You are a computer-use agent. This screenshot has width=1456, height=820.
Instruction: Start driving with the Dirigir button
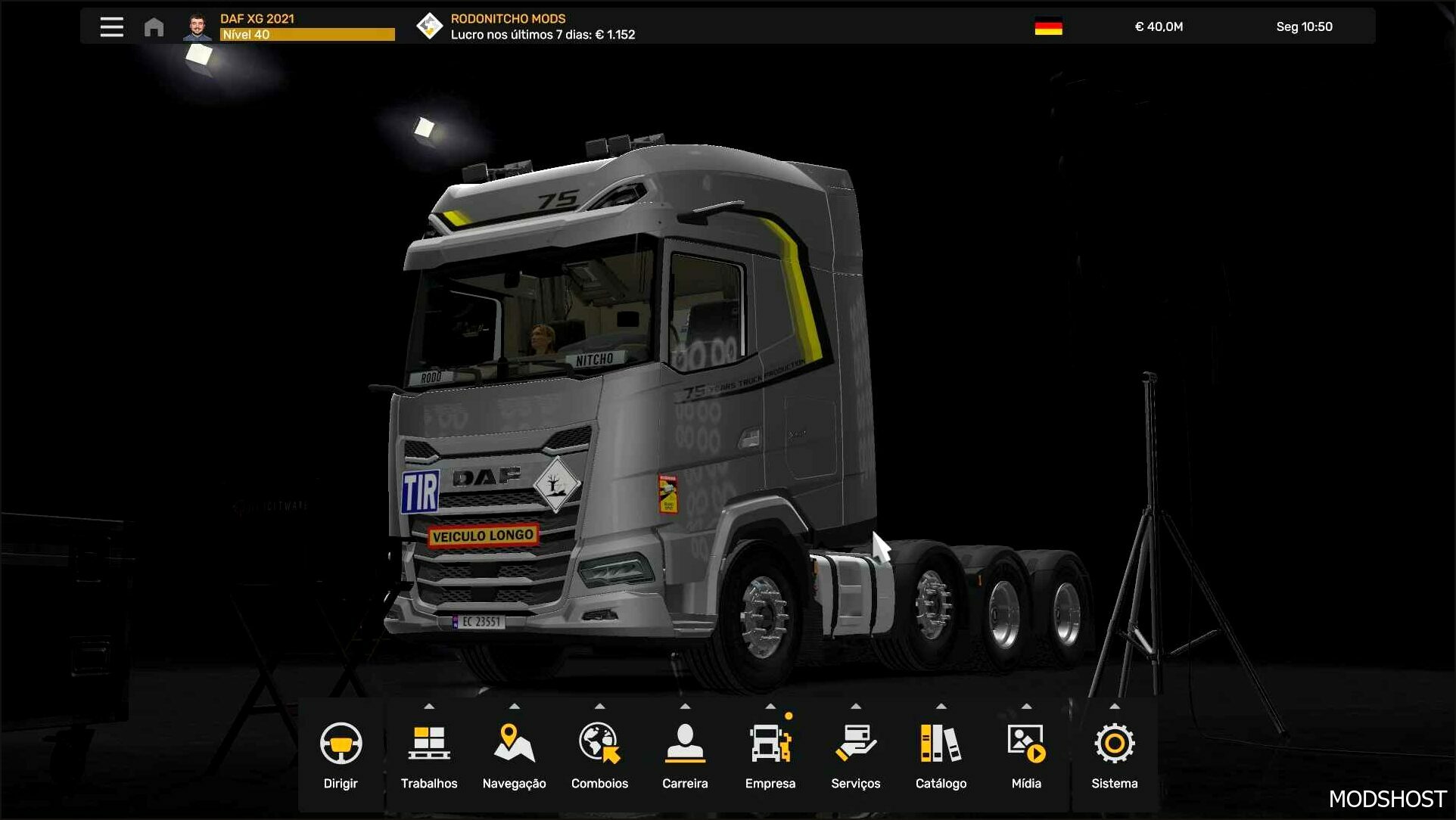341,753
